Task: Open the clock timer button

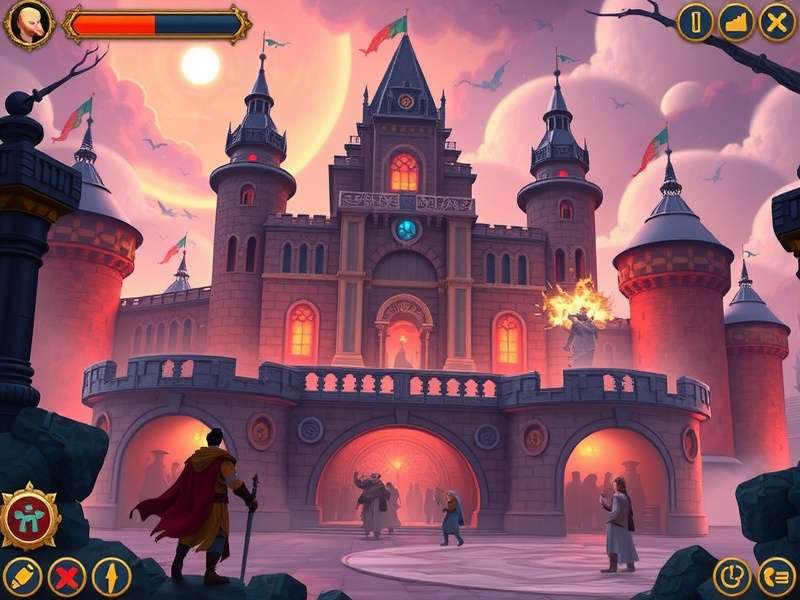Action: click(732, 577)
